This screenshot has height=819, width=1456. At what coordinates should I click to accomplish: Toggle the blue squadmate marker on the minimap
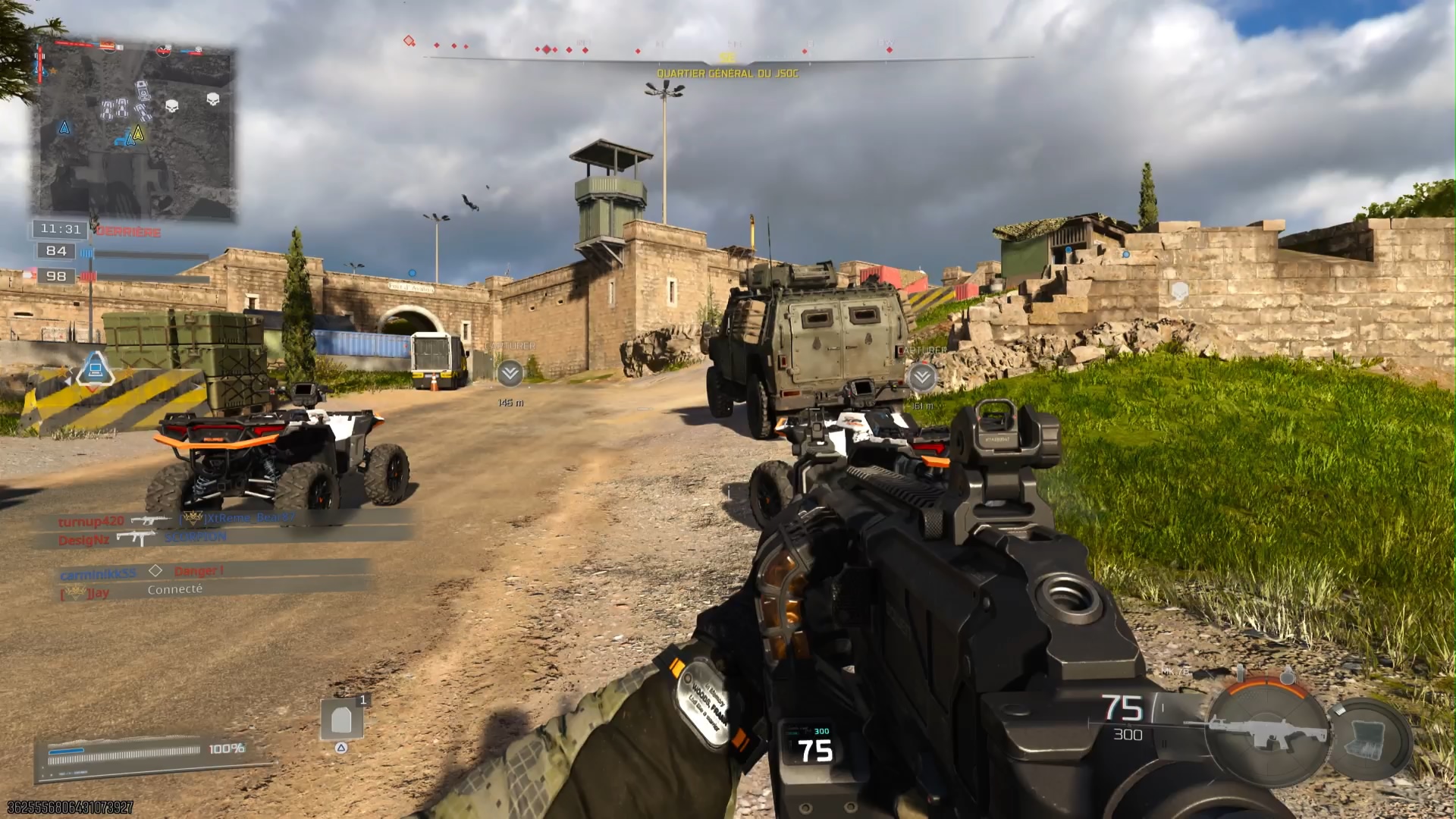[64, 128]
